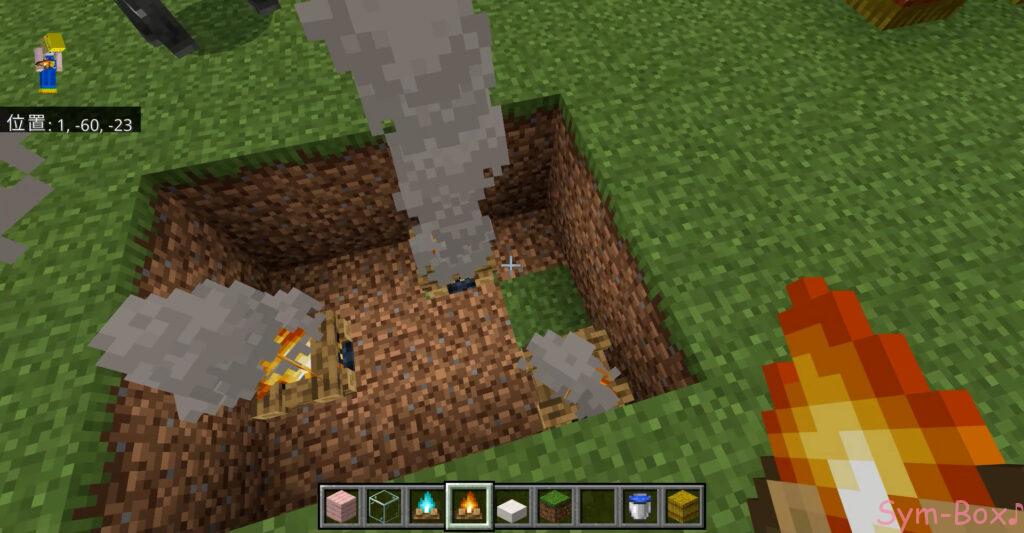Select the white slab hotbar slot
The height and width of the screenshot is (533, 1024).
click(x=511, y=506)
